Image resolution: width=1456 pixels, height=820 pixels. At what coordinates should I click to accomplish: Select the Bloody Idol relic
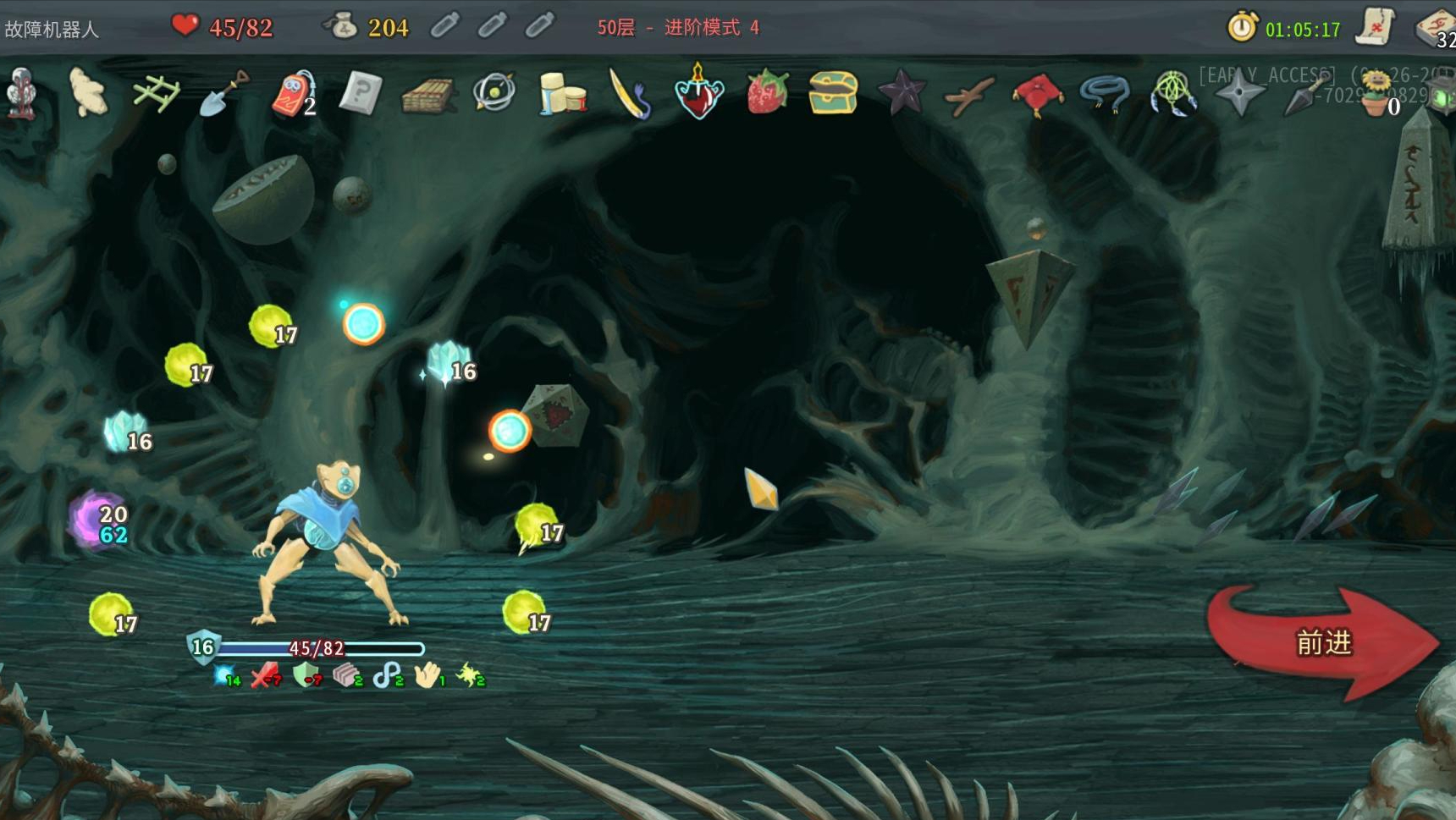pos(21,93)
